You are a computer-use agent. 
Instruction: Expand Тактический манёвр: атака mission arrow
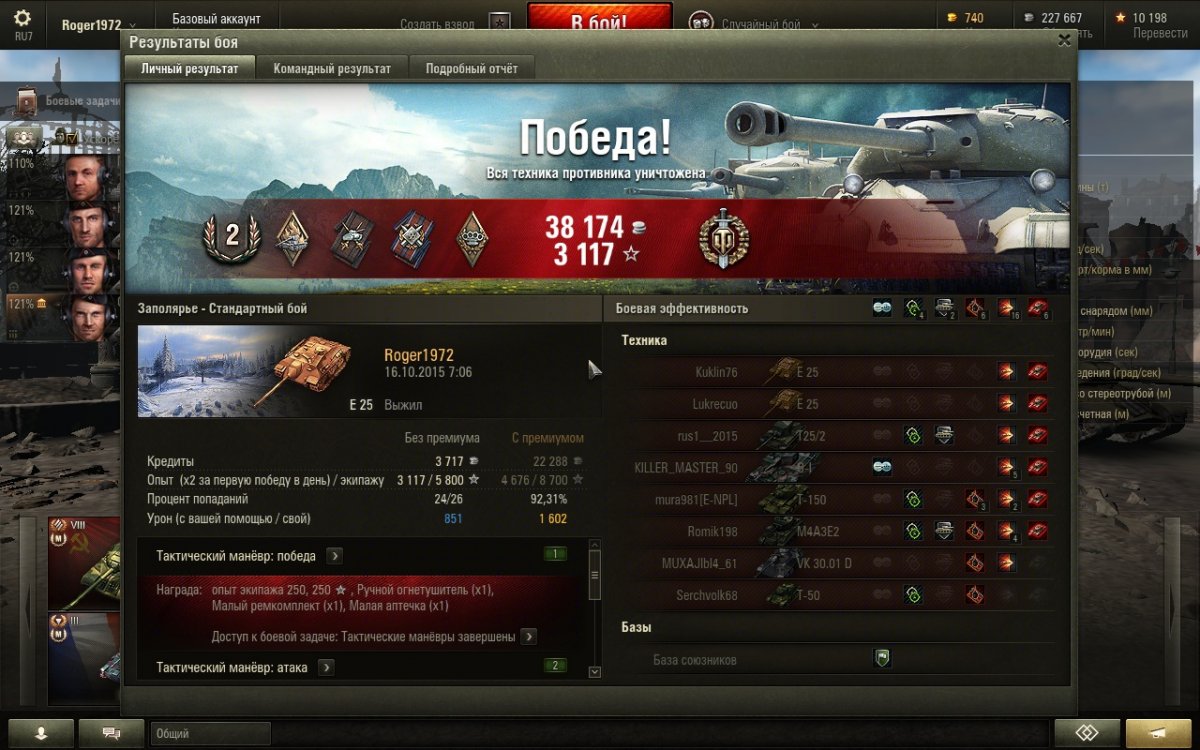pyautogui.click(x=326, y=667)
